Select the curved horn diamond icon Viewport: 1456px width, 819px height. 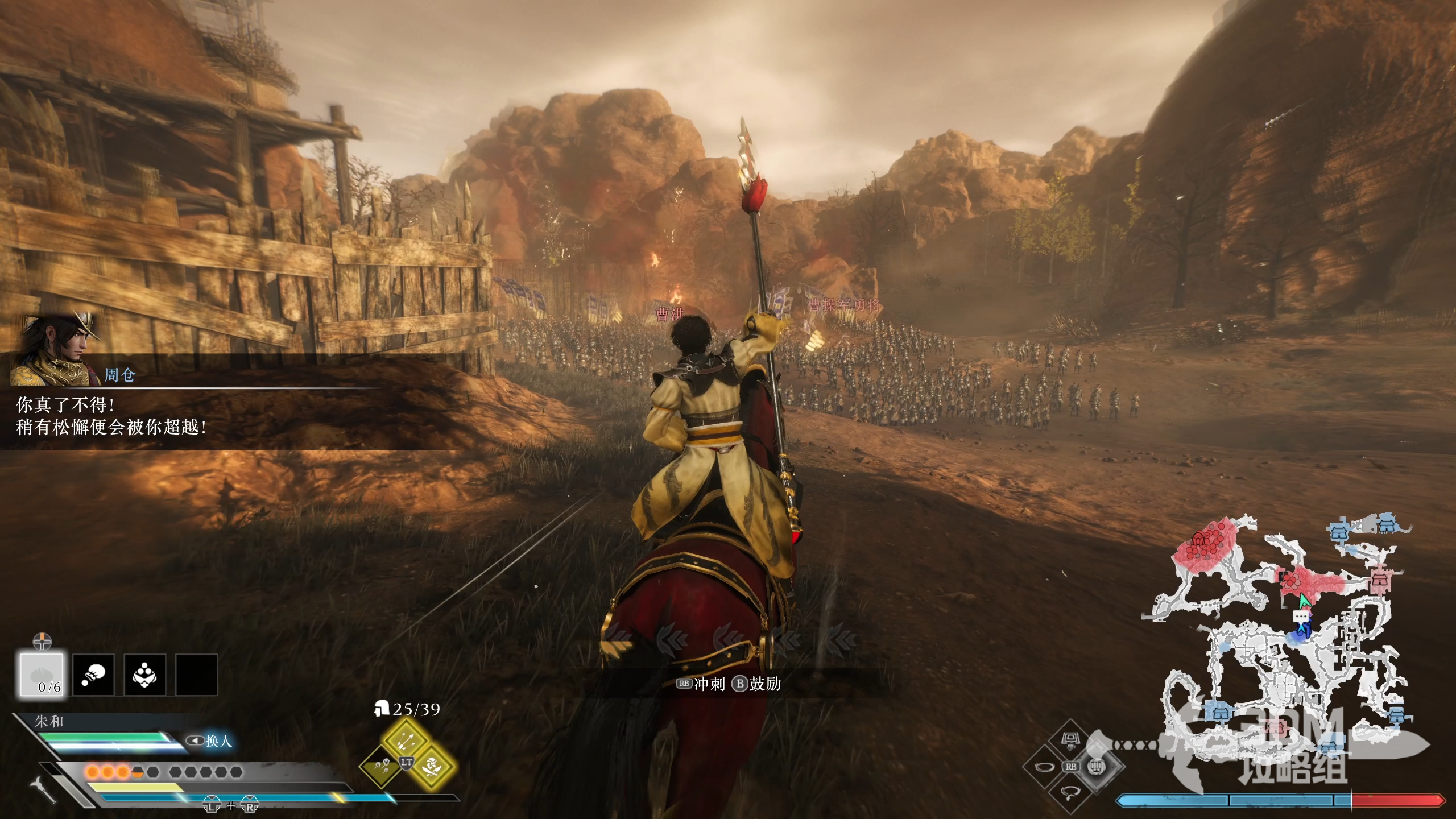point(1070,792)
